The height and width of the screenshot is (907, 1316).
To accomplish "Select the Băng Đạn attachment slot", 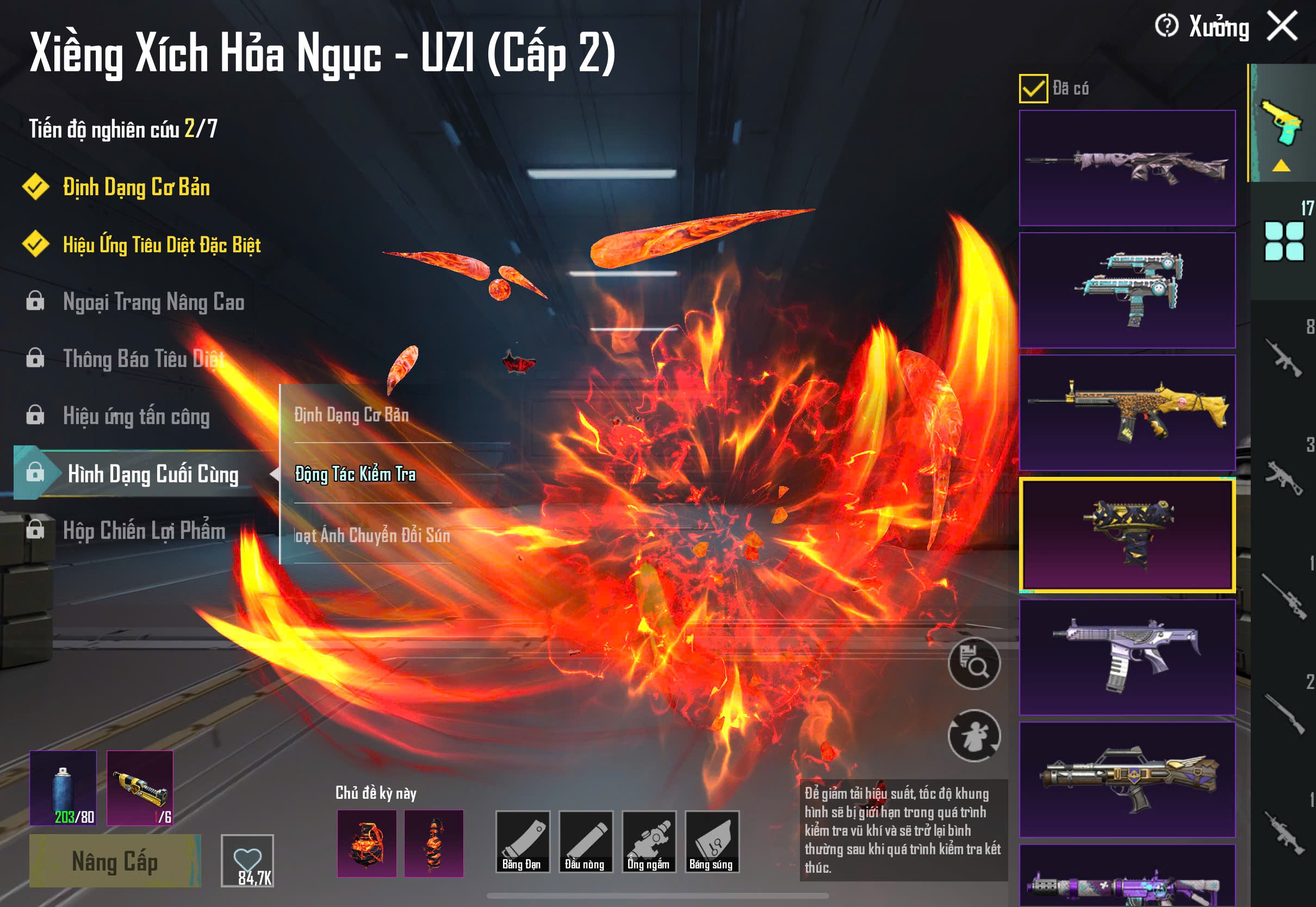I will [522, 842].
